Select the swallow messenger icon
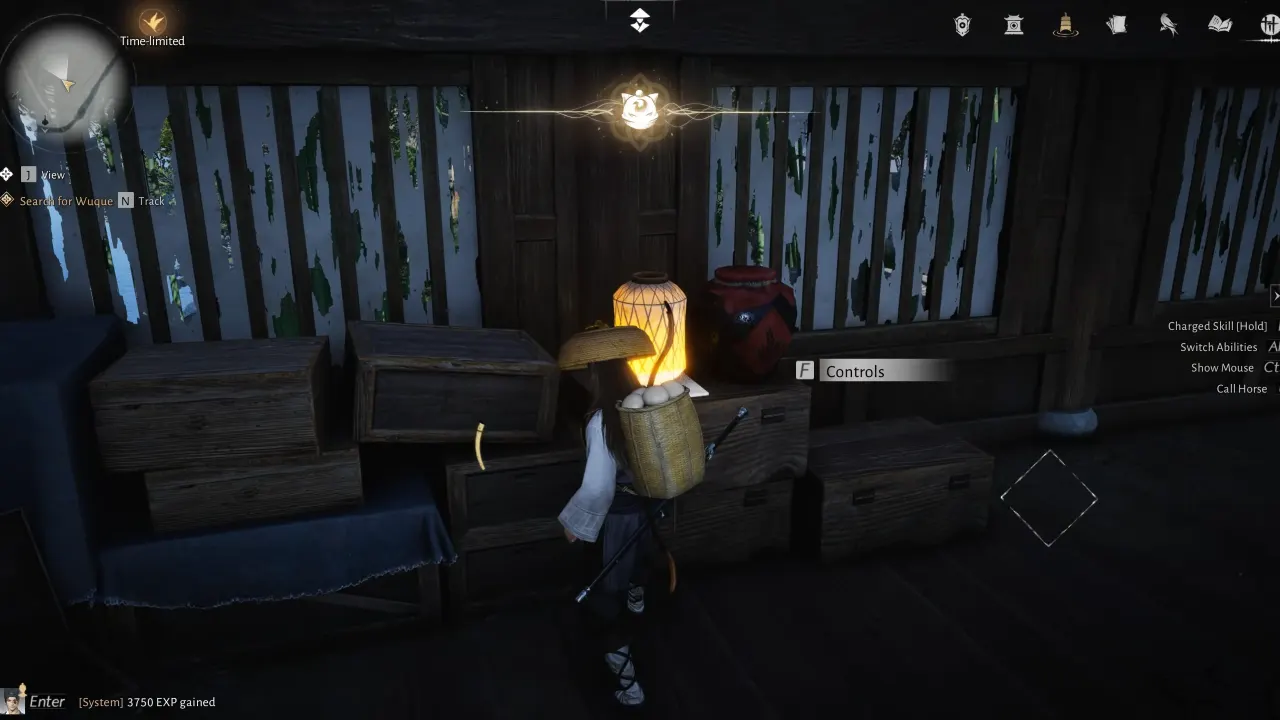1280x720 pixels. (x=1169, y=25)
